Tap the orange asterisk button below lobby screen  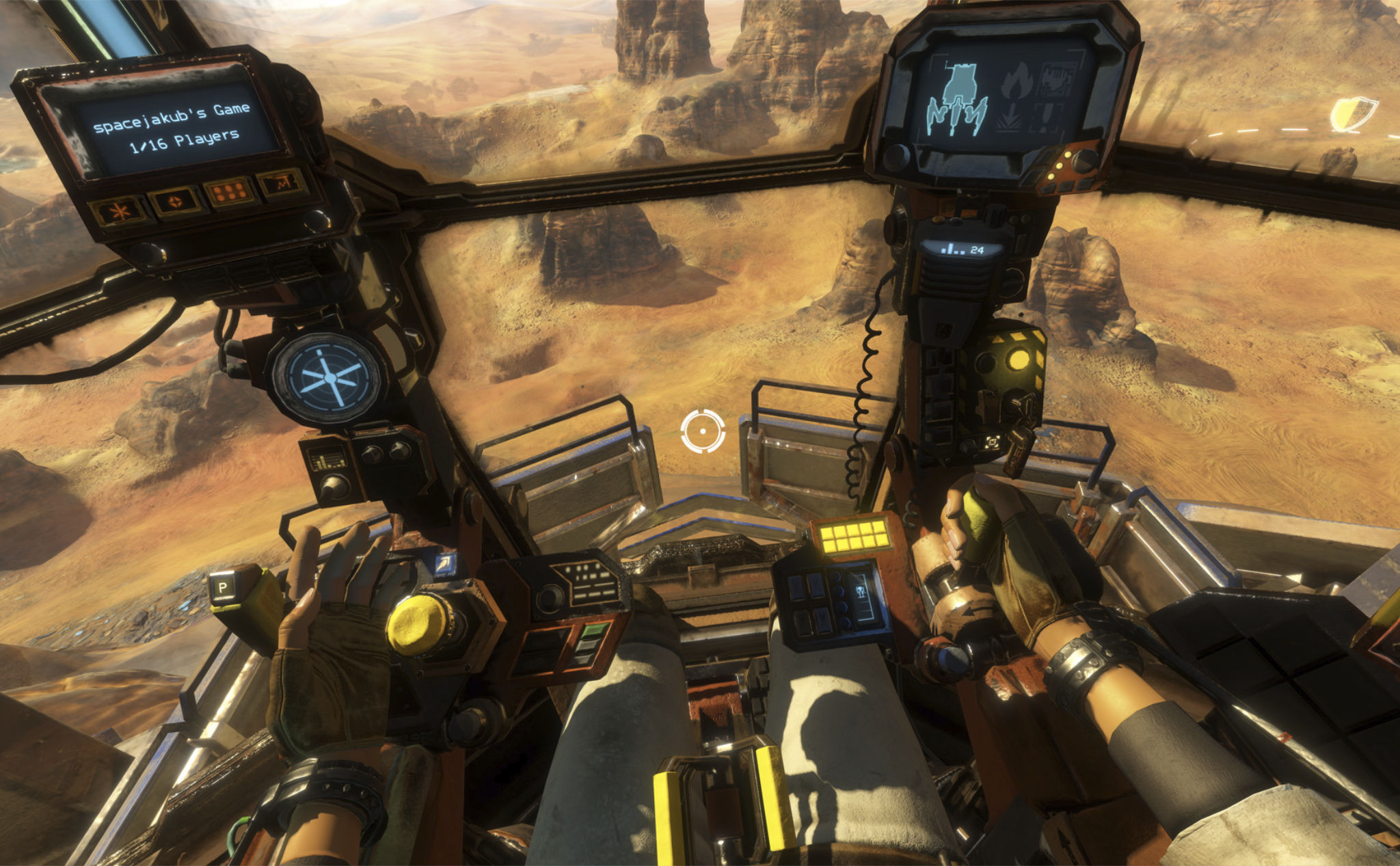point(120,211)
